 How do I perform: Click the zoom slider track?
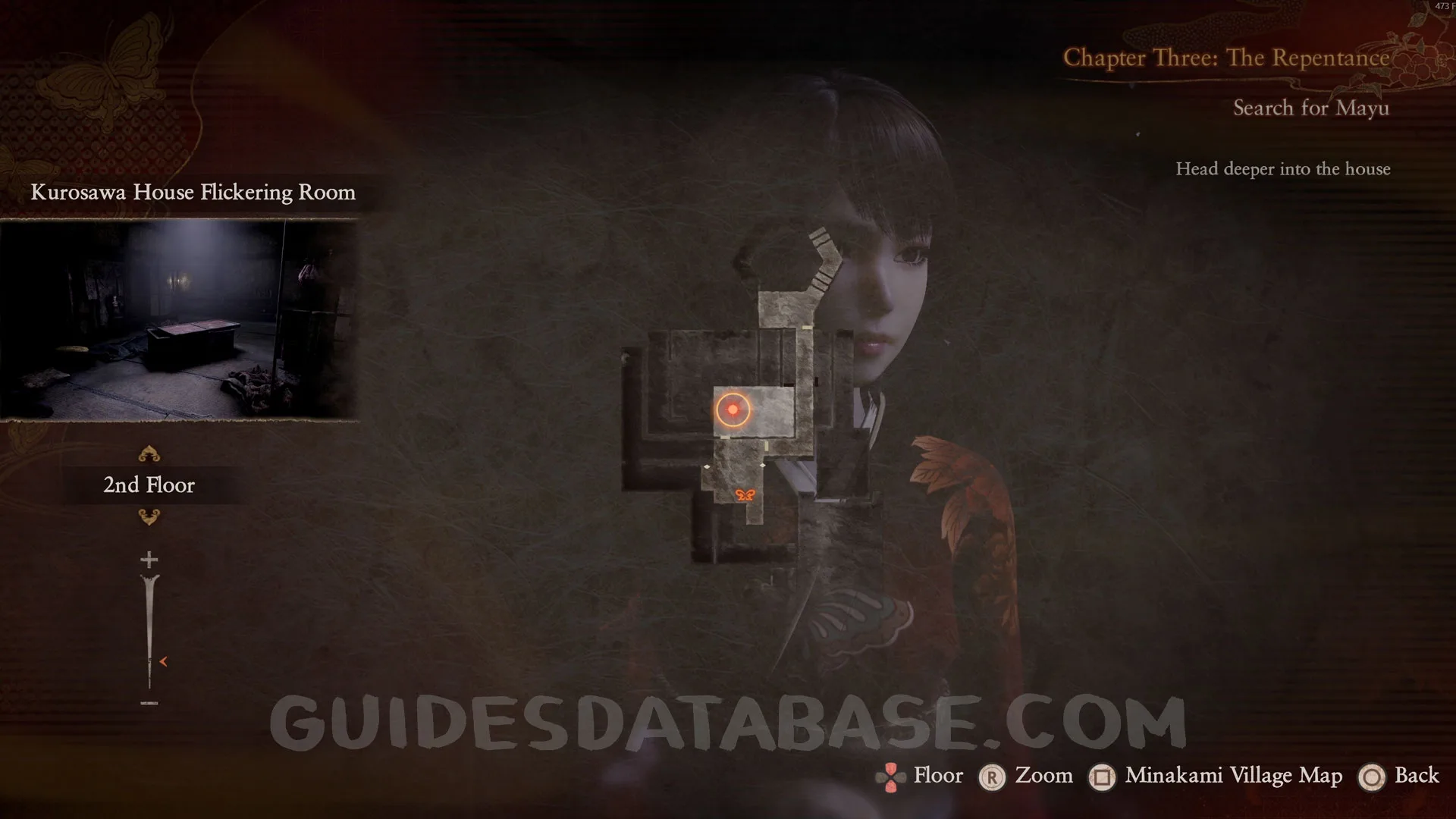[149, 629]
